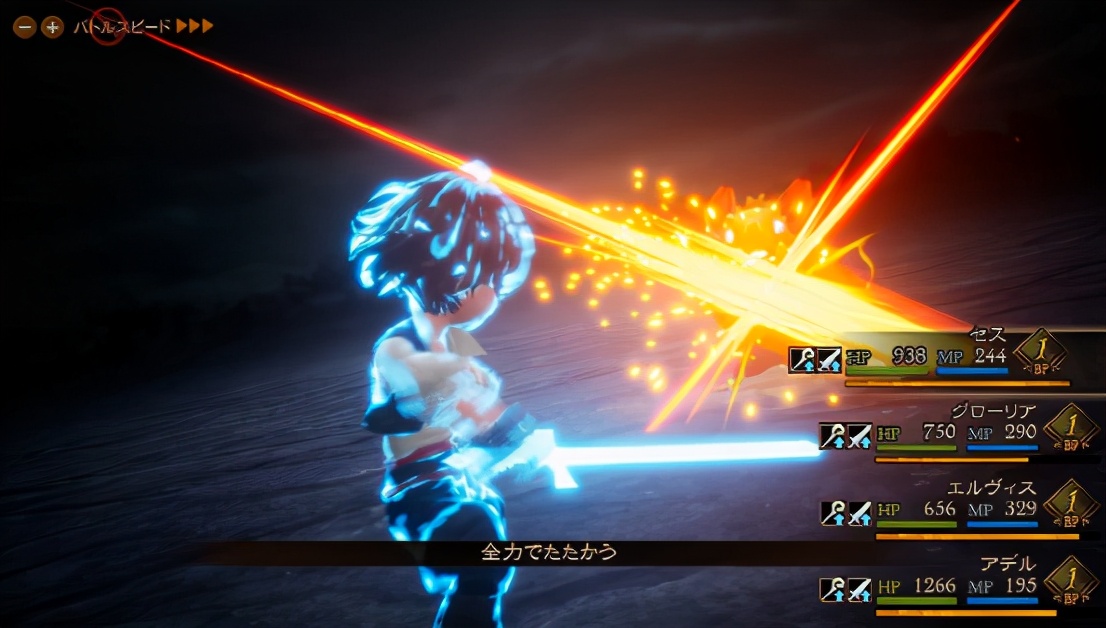Increase battle speed with the plus button

[x=52, y=27]
